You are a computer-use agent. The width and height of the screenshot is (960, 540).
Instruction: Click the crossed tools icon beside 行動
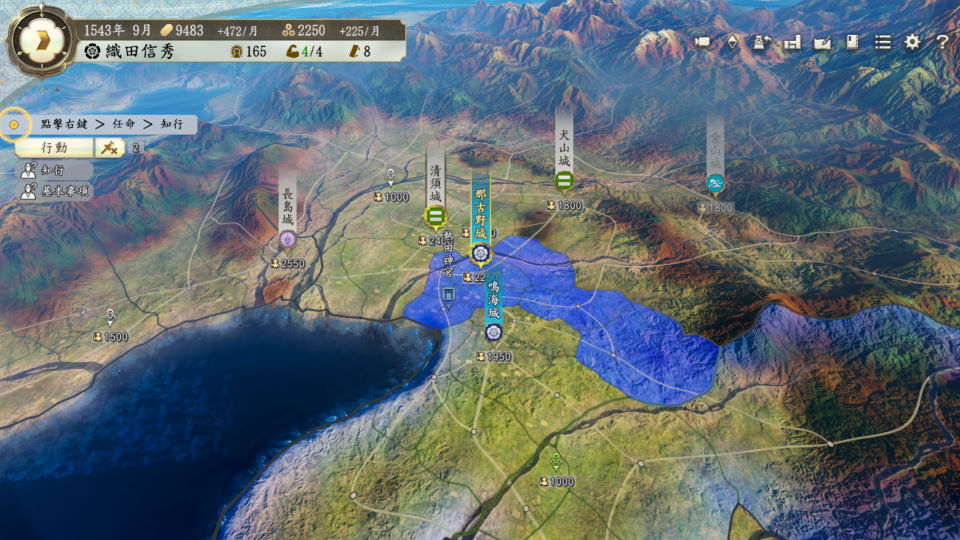[x=109, y=147]
